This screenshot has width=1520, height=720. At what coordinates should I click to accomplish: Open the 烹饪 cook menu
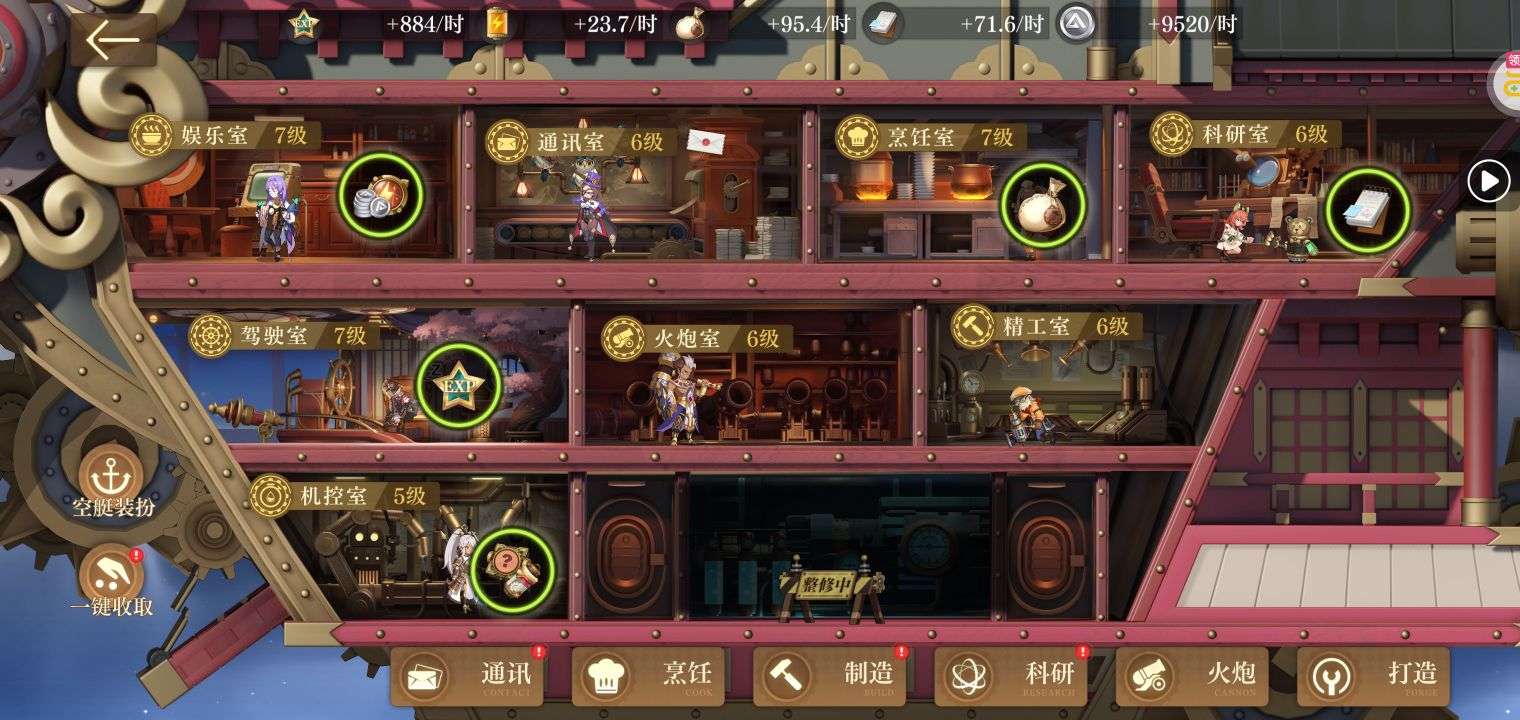click(648, 676)
